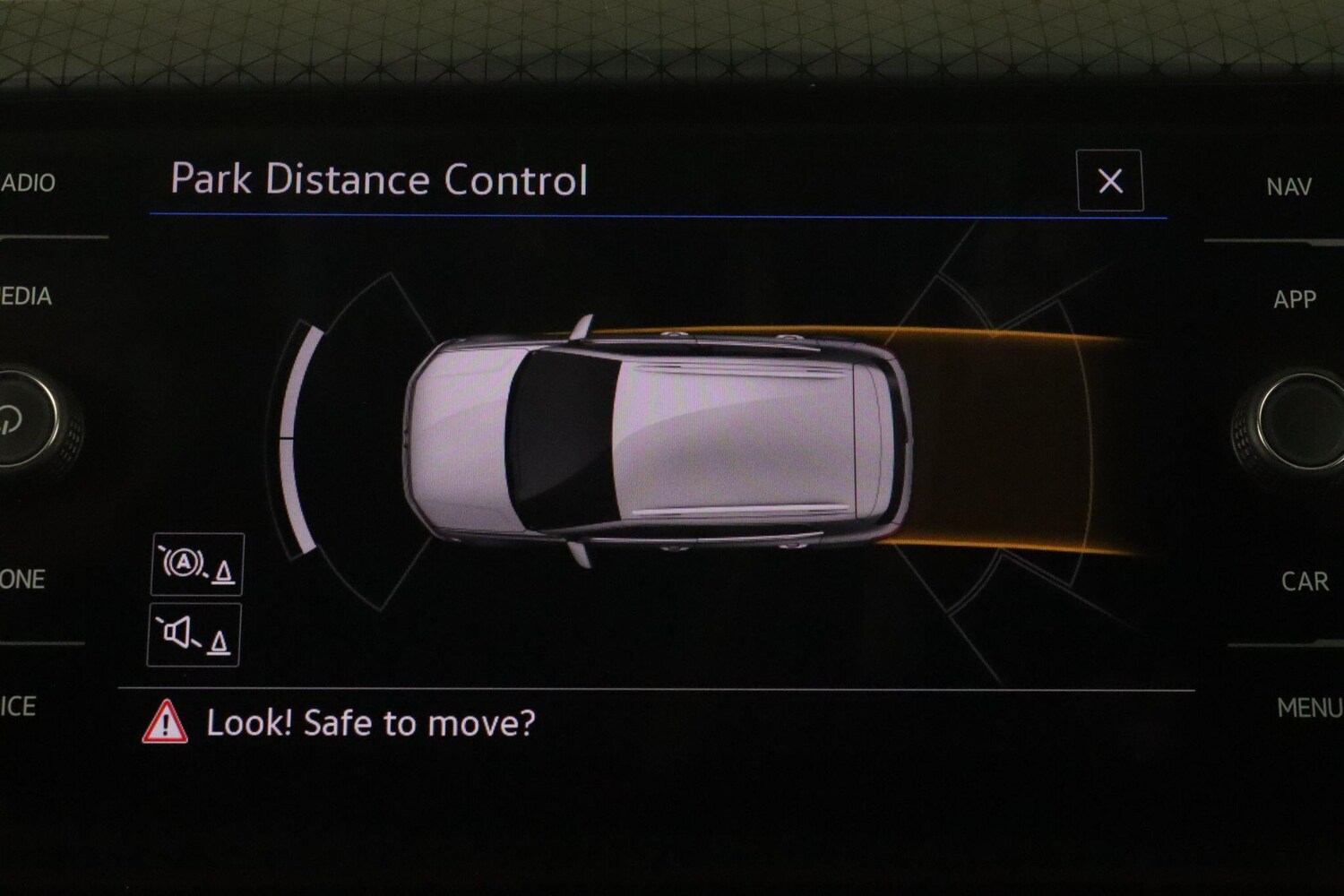Open the NAV navigation menu
This screenshot has width=1344, height=896.
click(1288, 187)
